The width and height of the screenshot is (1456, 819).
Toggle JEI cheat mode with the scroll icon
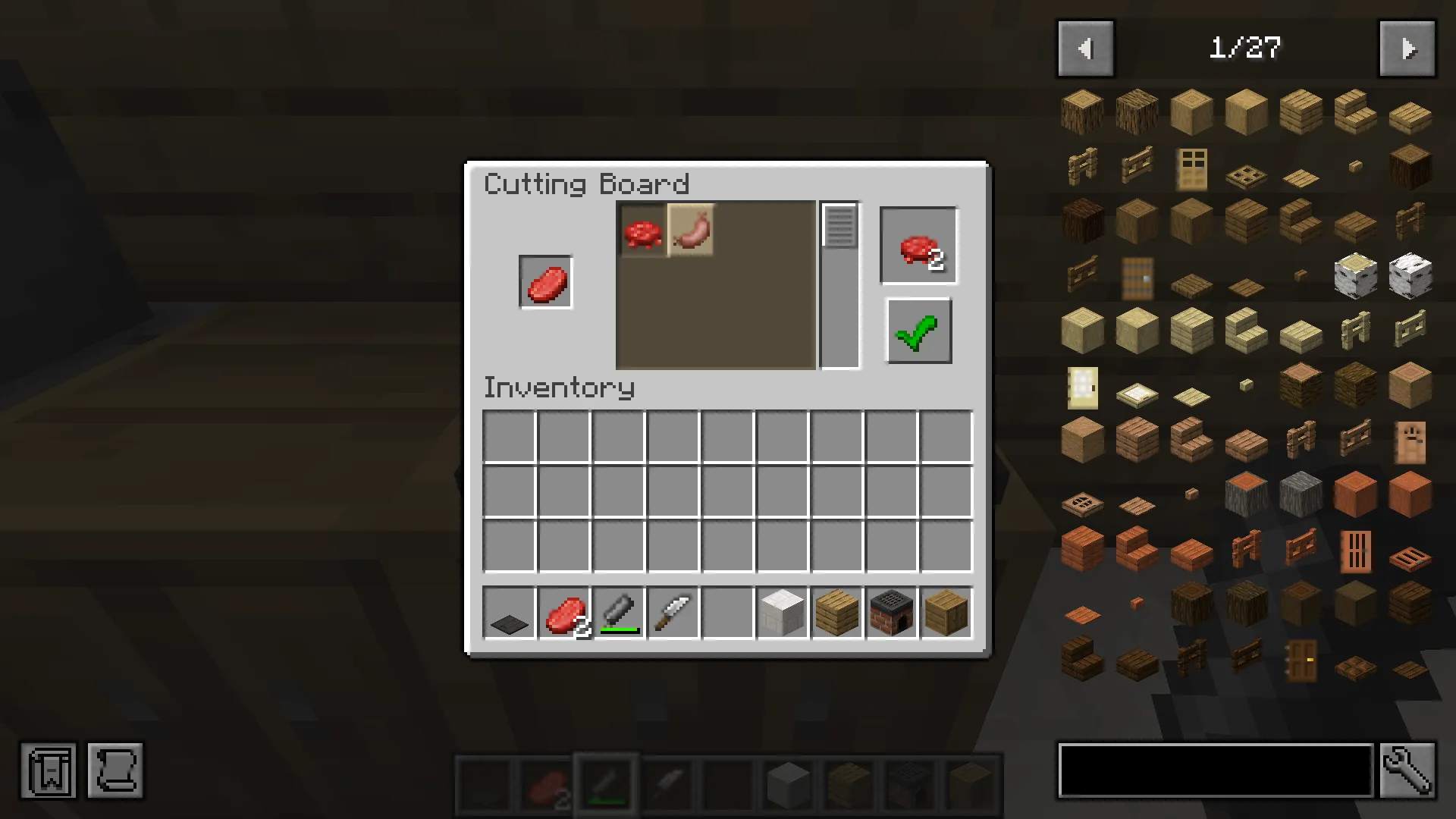(x=115, y=770)
